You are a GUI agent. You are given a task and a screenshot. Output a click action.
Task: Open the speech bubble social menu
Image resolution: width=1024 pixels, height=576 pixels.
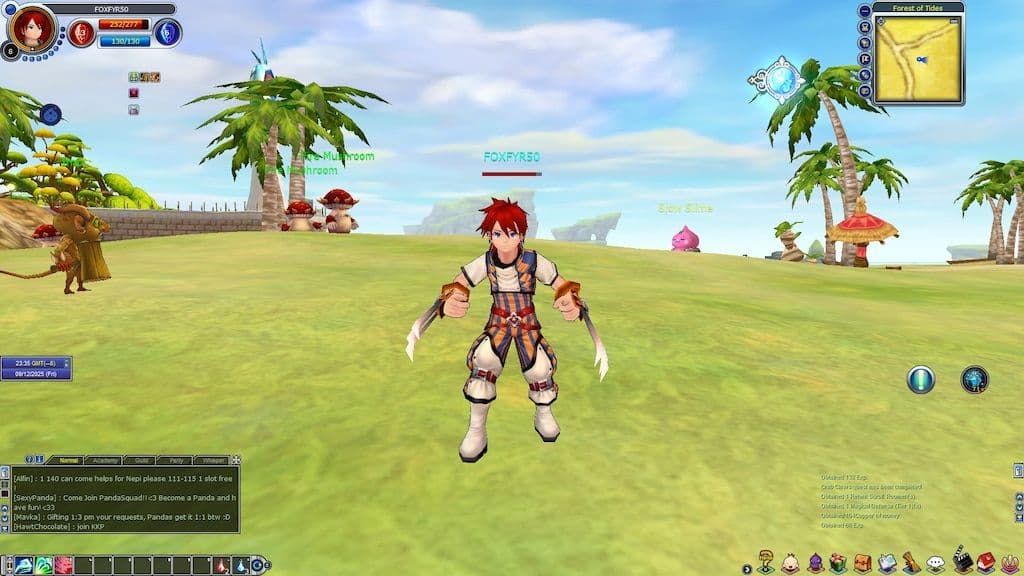[935, 564]
